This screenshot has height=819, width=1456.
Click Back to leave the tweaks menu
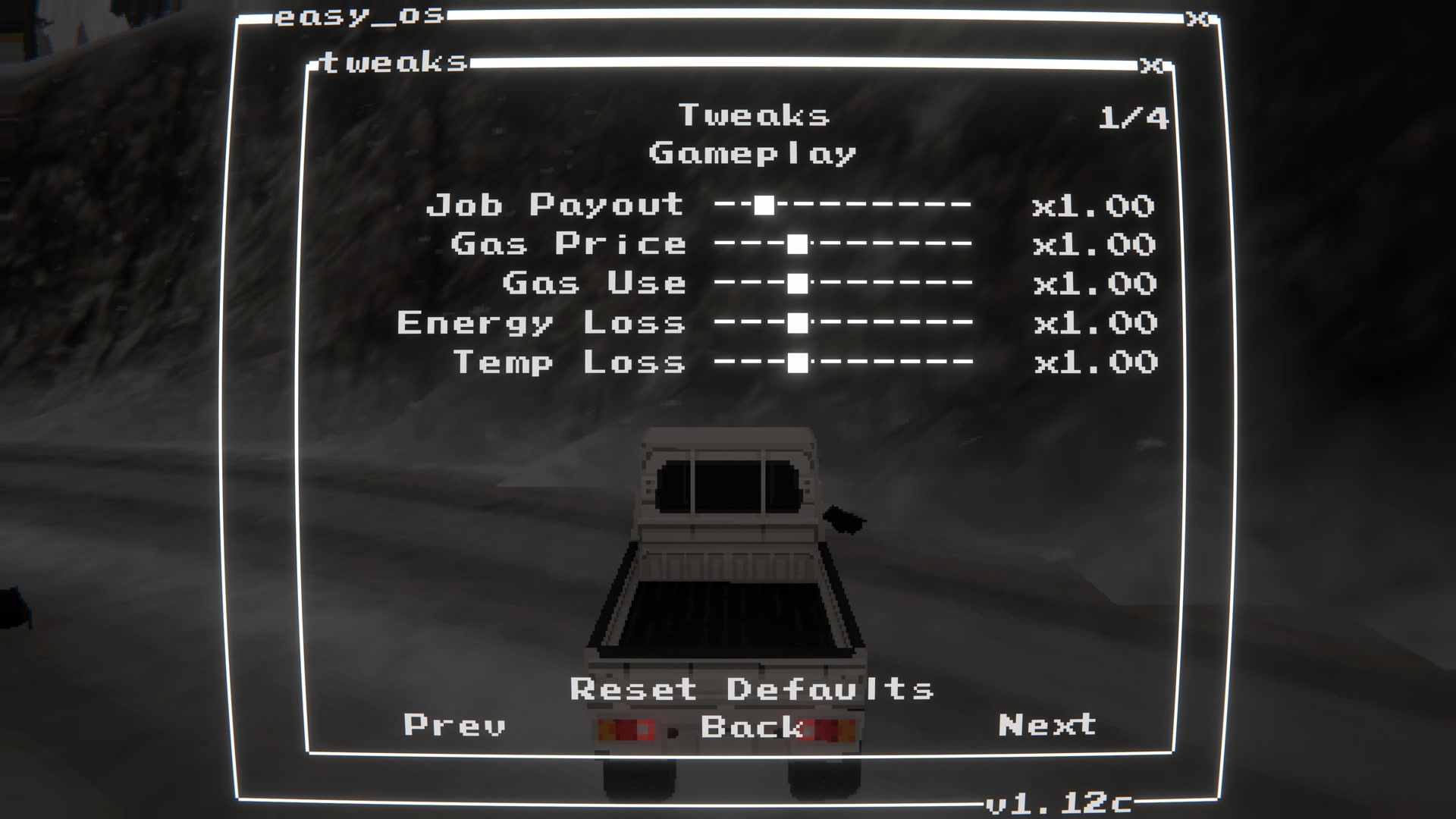click(x=753, y=726)
